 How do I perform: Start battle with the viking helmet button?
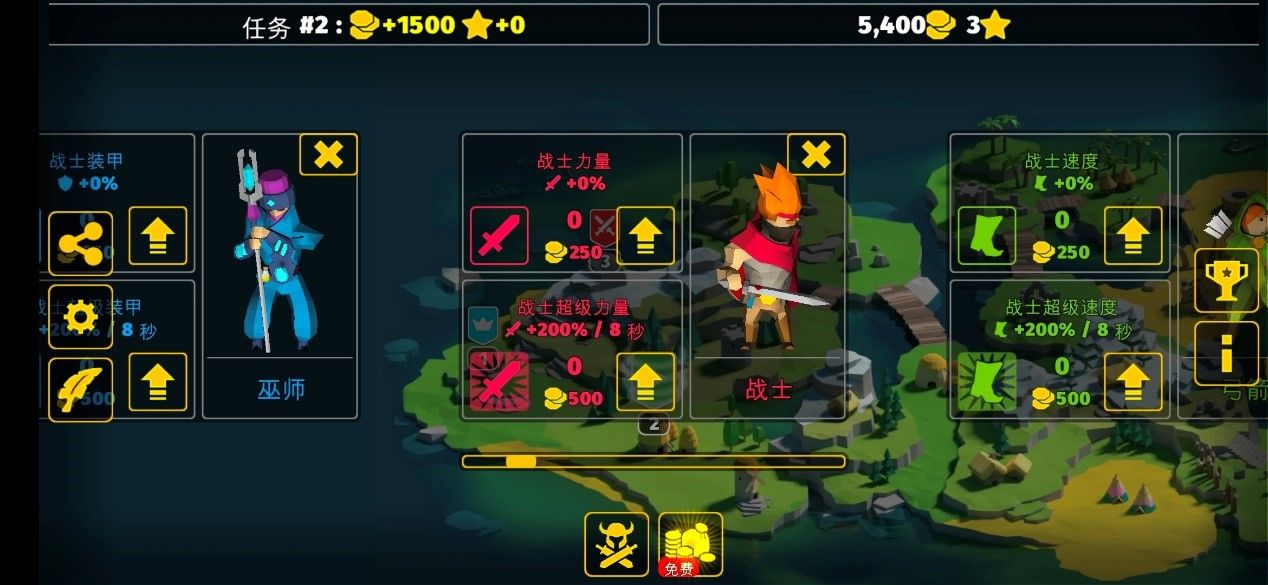[x=616, y=544]
